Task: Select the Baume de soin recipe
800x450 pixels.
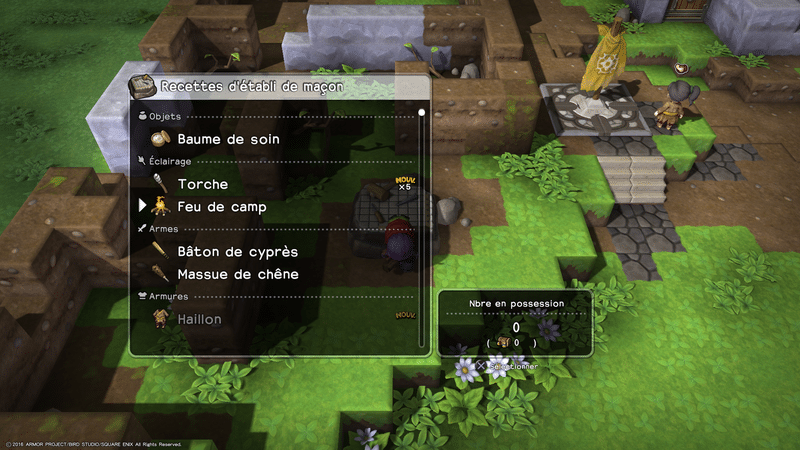Action: click(x=228, y=139)
